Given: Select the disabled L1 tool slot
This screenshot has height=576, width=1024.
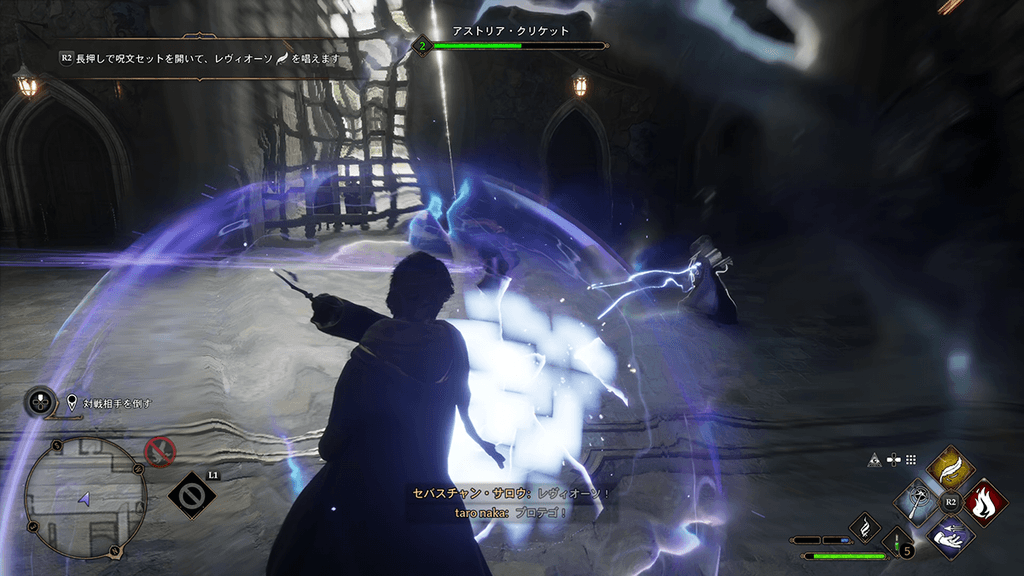Looking at the screenshot, I should pyautogui.click(x=192, y=495).
